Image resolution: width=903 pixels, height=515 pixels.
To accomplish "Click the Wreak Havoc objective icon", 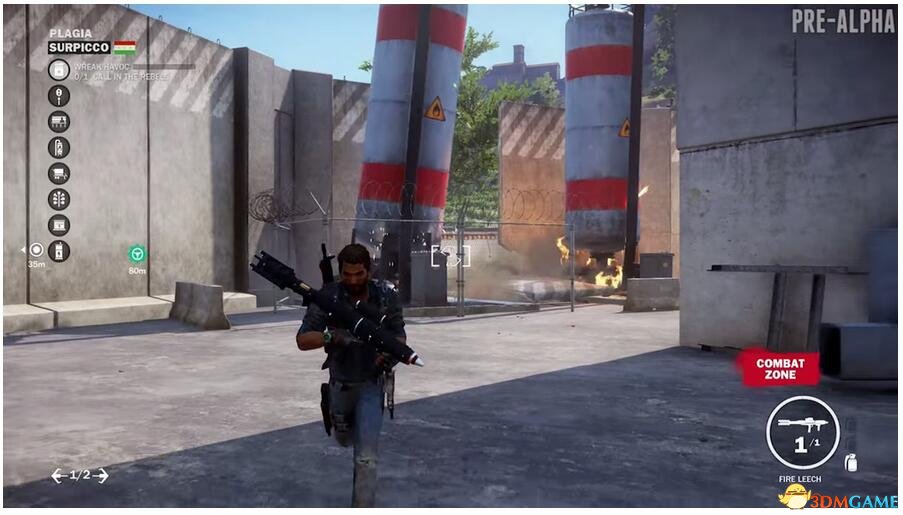I will click(x=59, y=69).
